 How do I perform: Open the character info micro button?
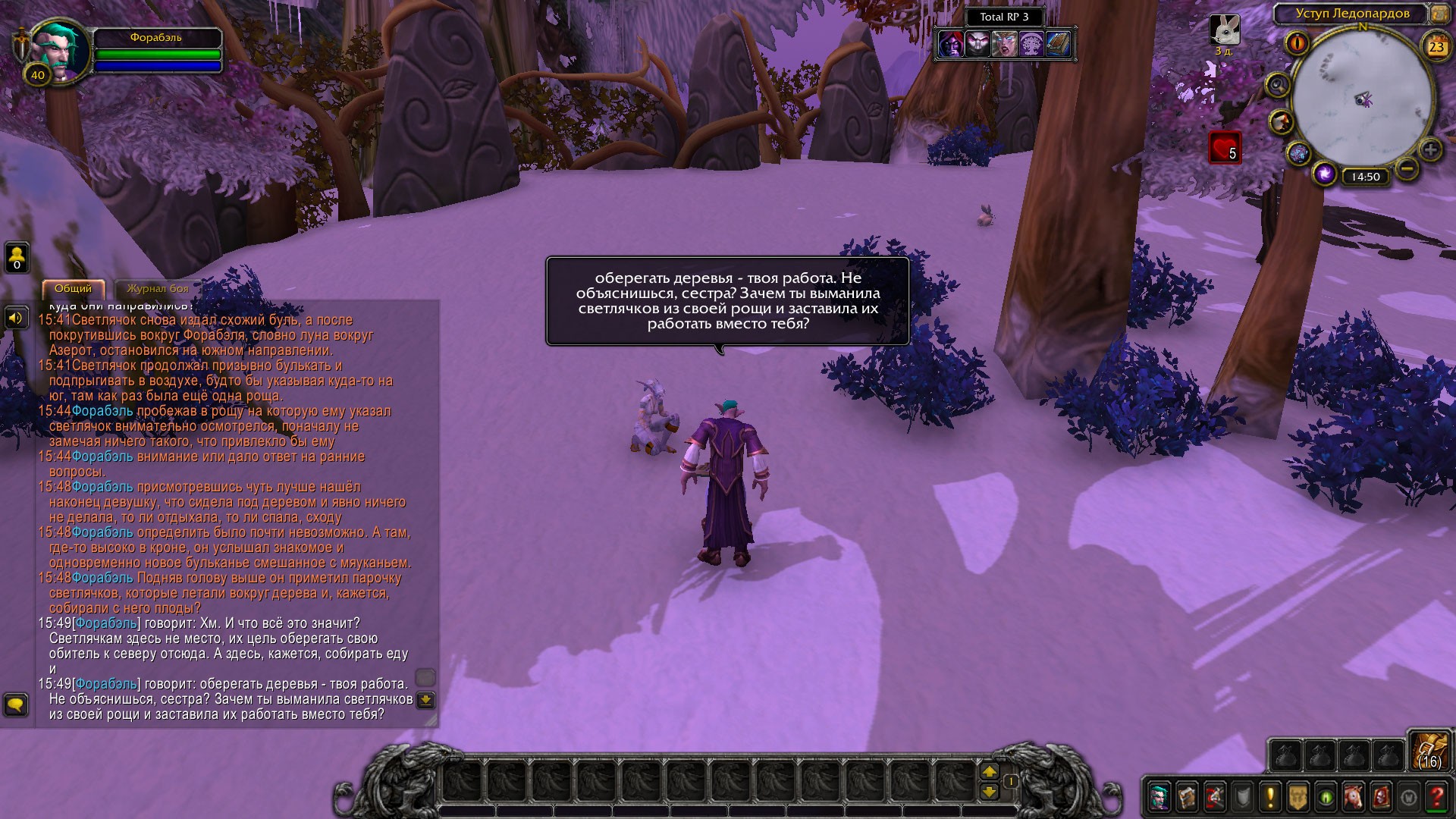[1159, 797]
